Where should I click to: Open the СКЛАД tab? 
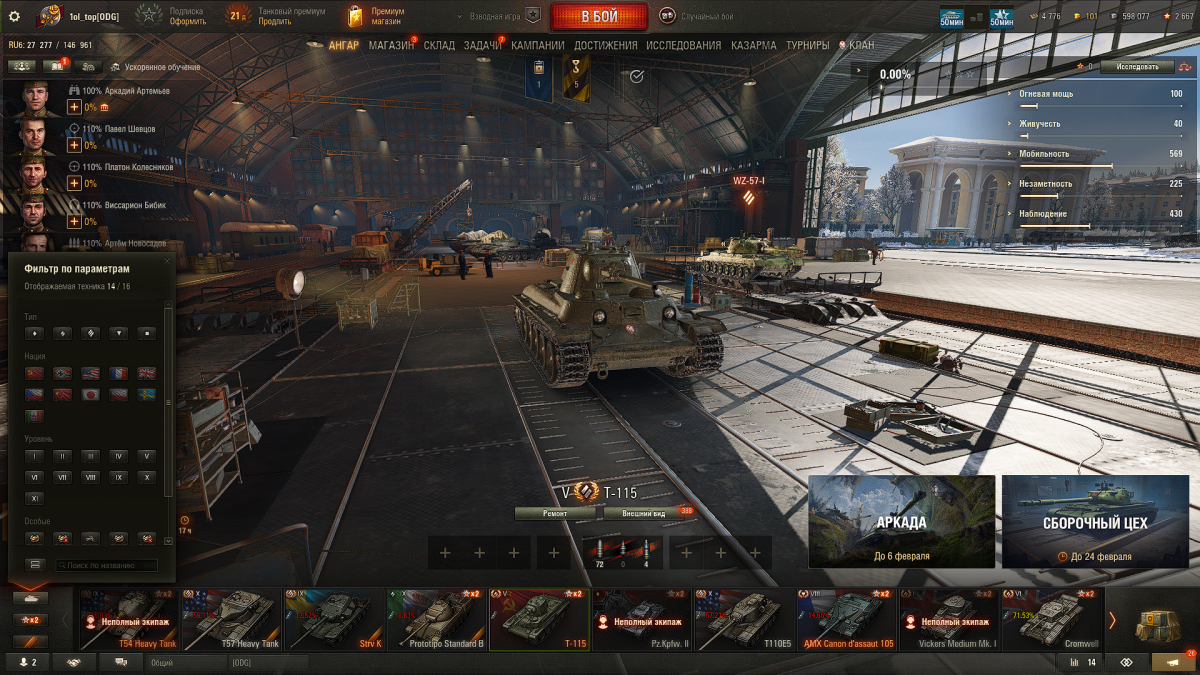click(439, 45)
